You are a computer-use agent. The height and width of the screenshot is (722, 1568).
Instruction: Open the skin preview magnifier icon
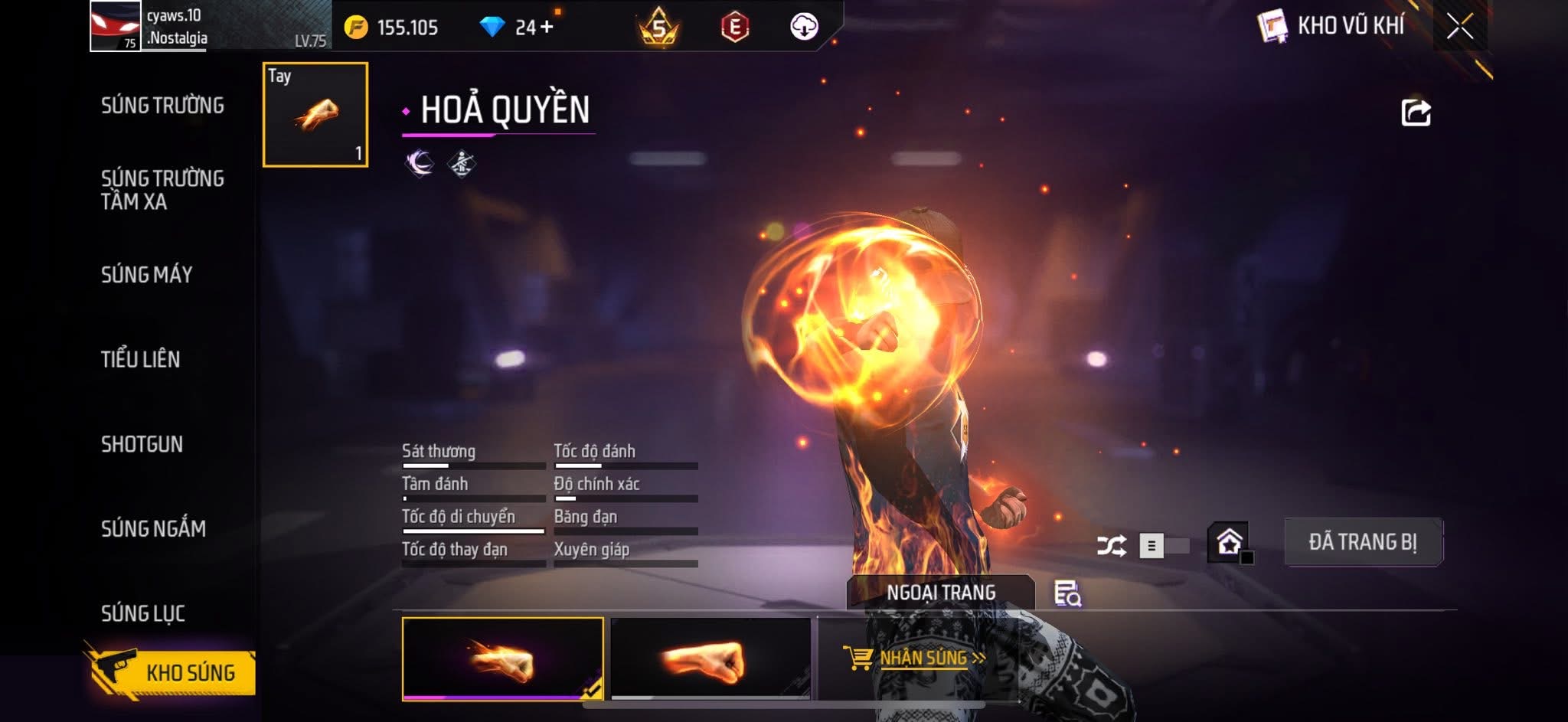pos(1067,593)
